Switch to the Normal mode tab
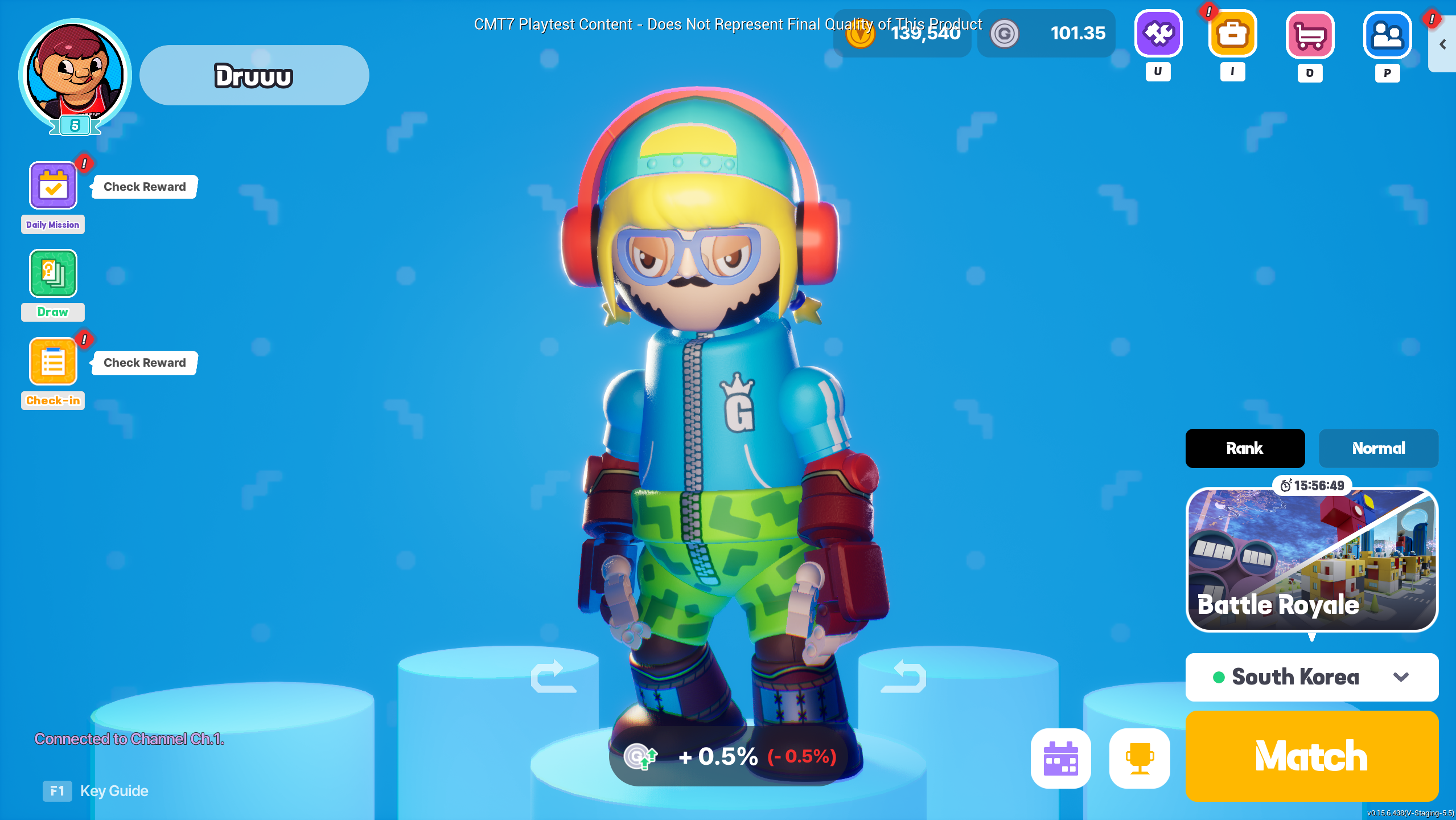 pos(1378,448)
